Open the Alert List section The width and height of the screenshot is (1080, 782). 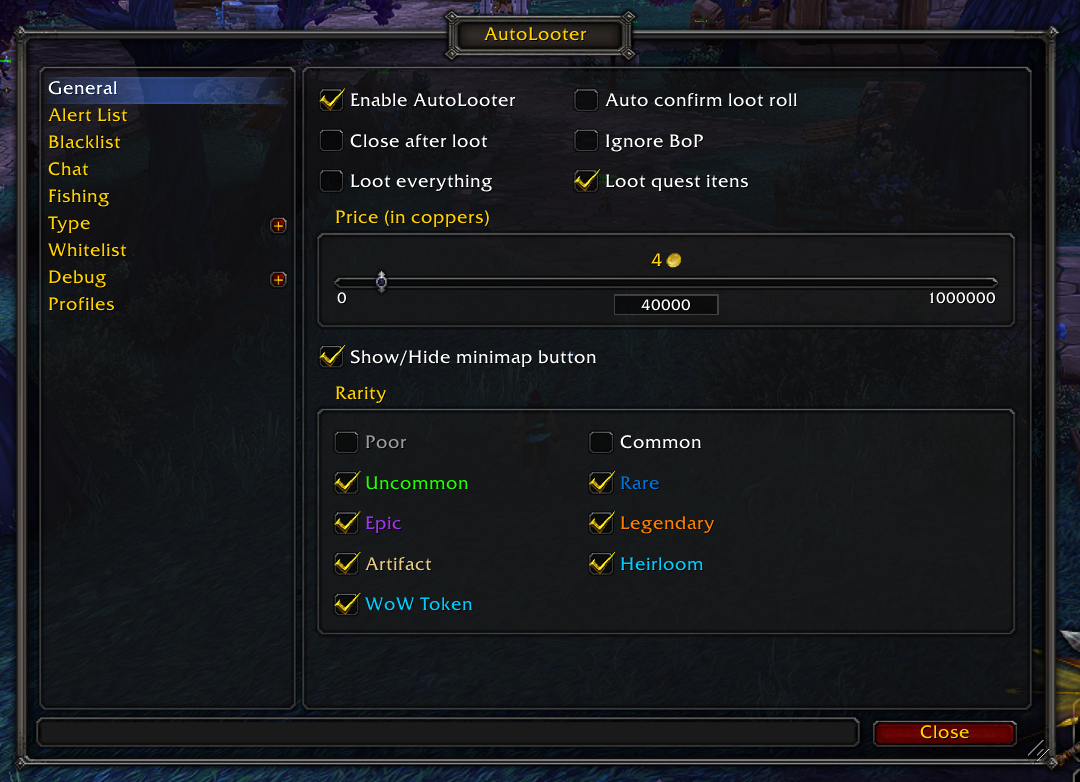pos(88,115)
